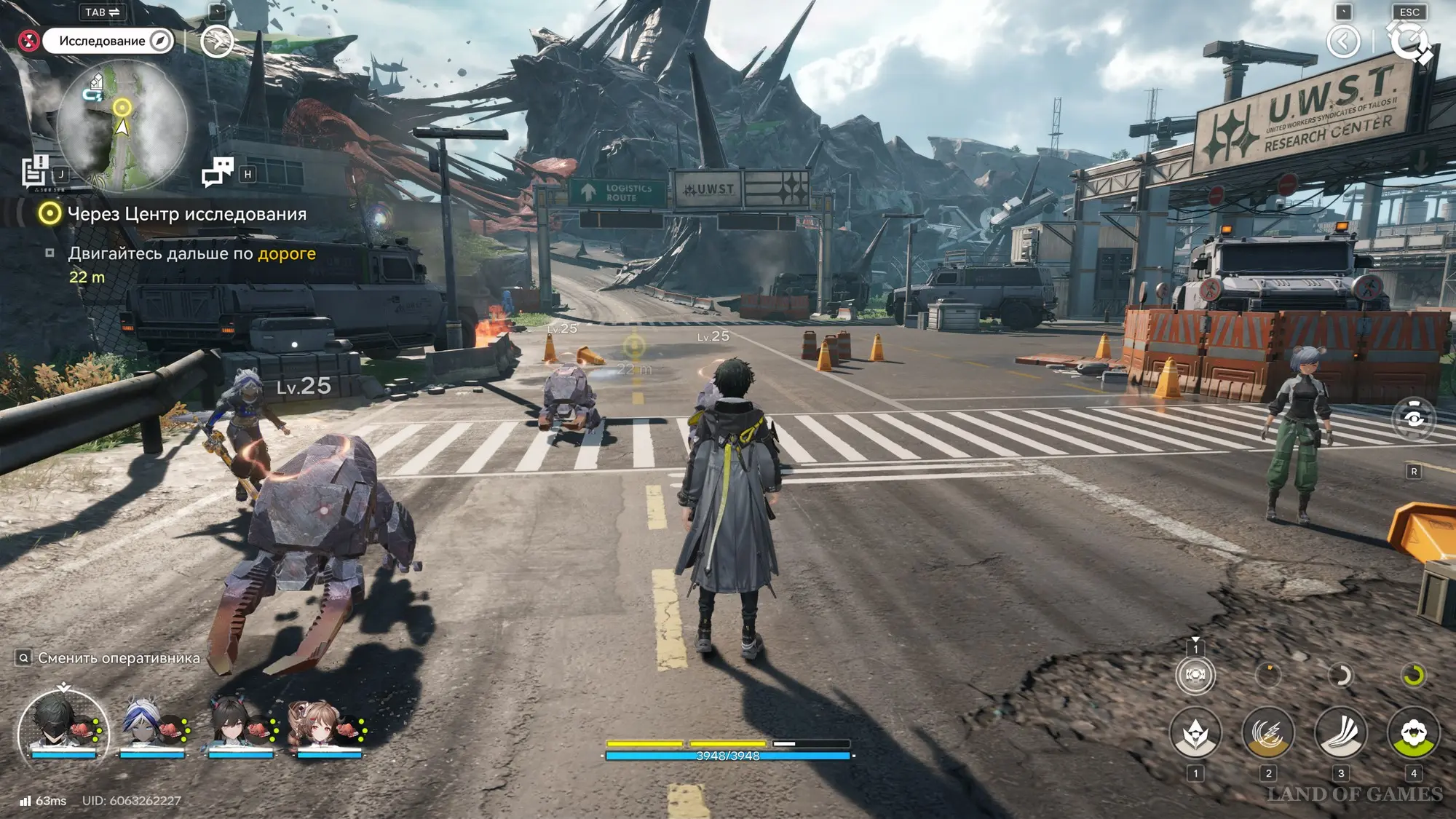Activate the lightning crescent skill
Image resolution: width=1456 pixels, height=819 pixels.
[x=1267, y=734]
